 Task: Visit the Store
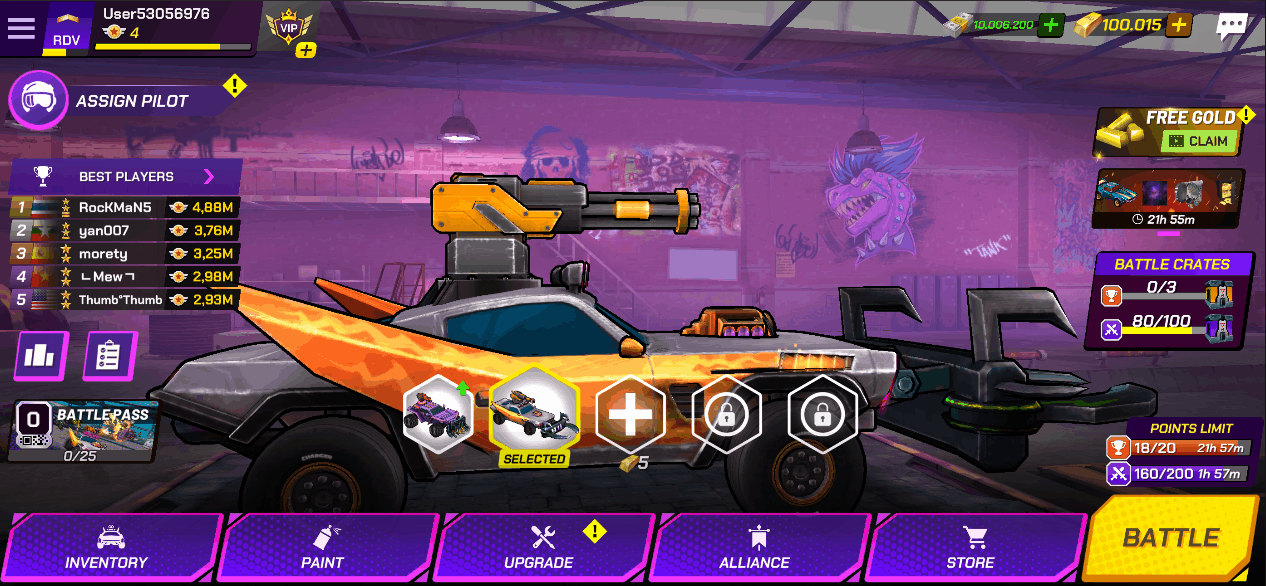pyautogui.click(x=971, y=548)
